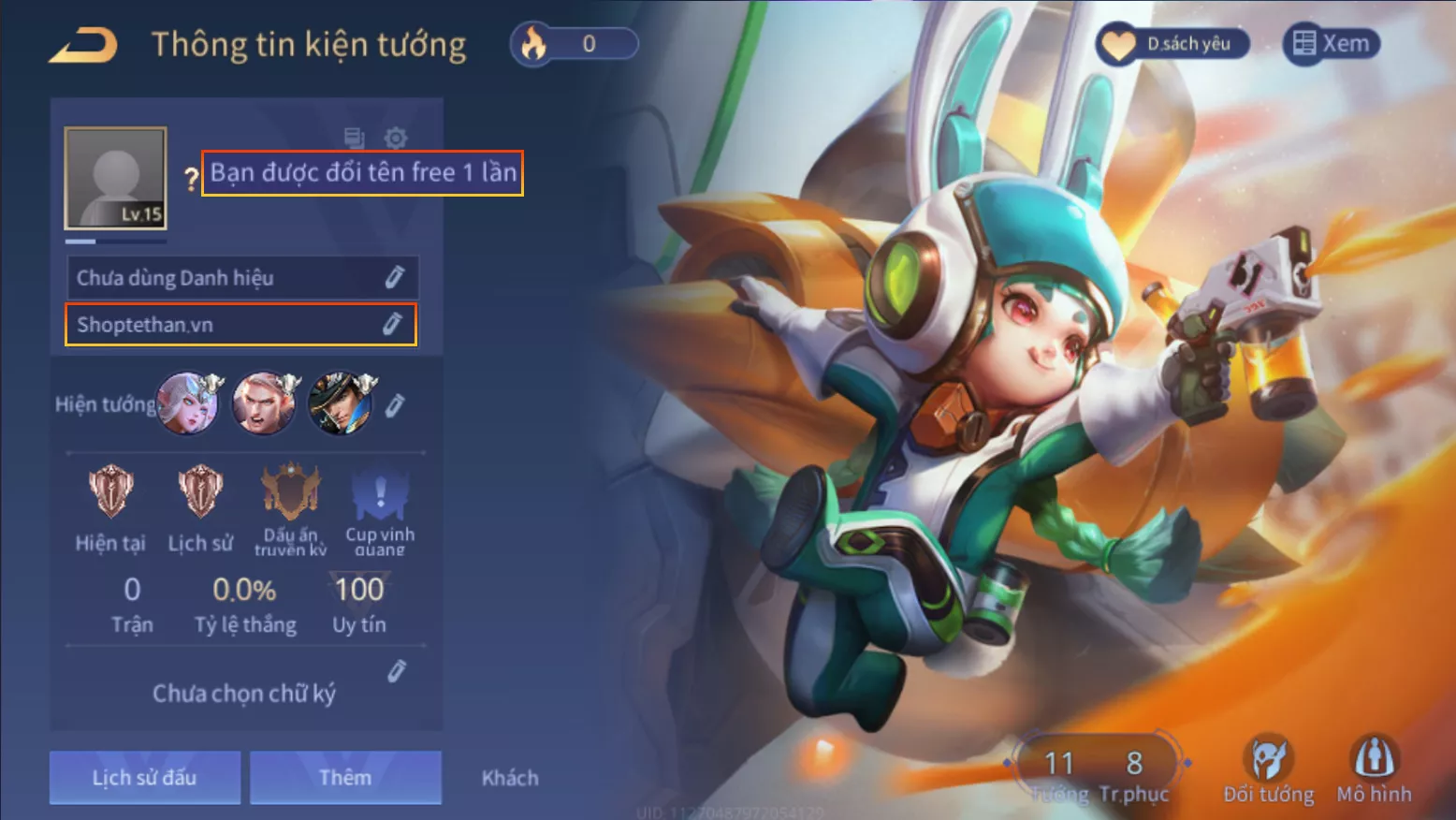This screenshot has height=820, width=1456.
Task: Rename the Shoptethan.vn player name
Action: 392,324
